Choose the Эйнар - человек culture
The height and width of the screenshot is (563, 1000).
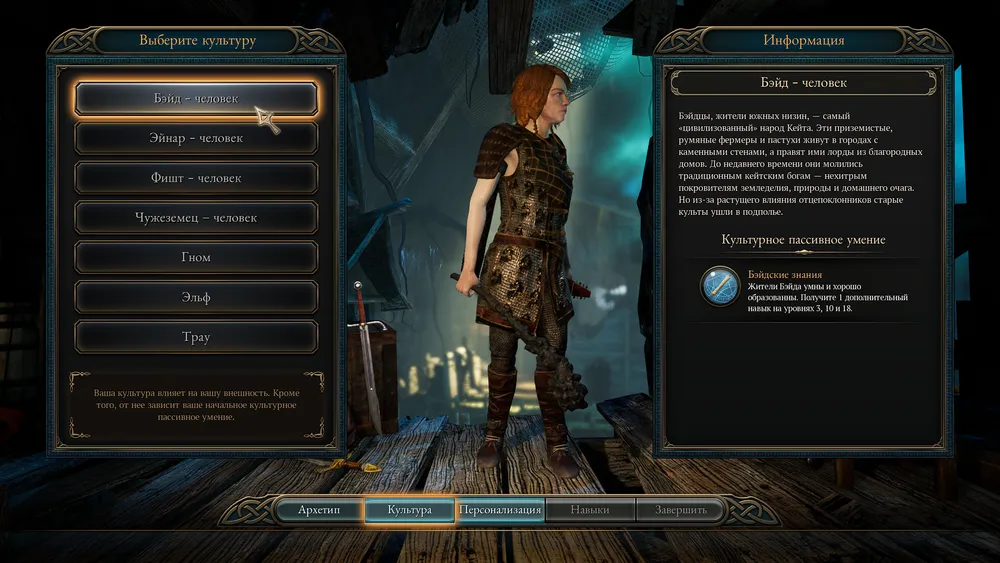coord(196,138)
